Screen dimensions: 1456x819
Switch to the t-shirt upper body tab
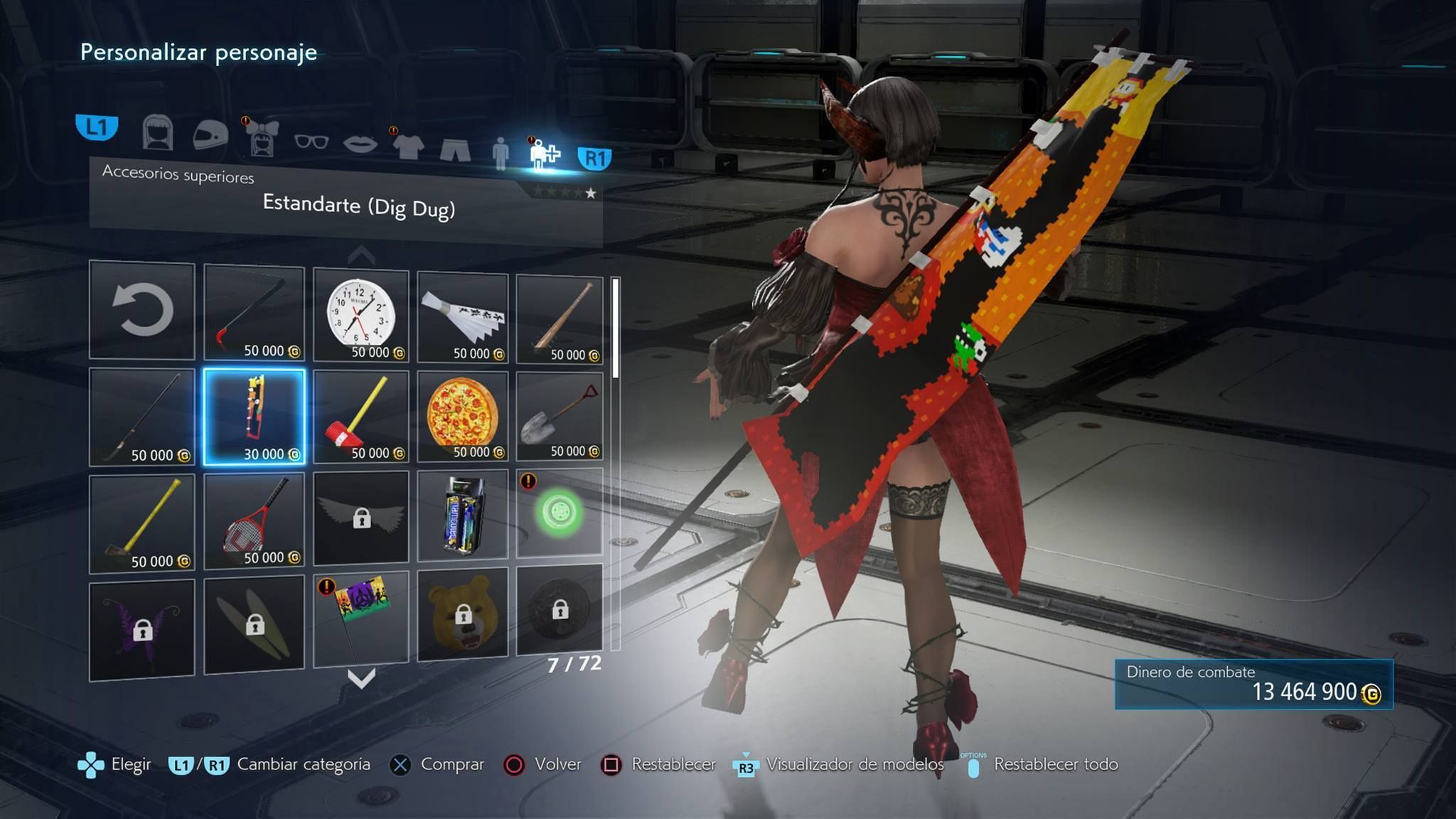click(409, 146)
